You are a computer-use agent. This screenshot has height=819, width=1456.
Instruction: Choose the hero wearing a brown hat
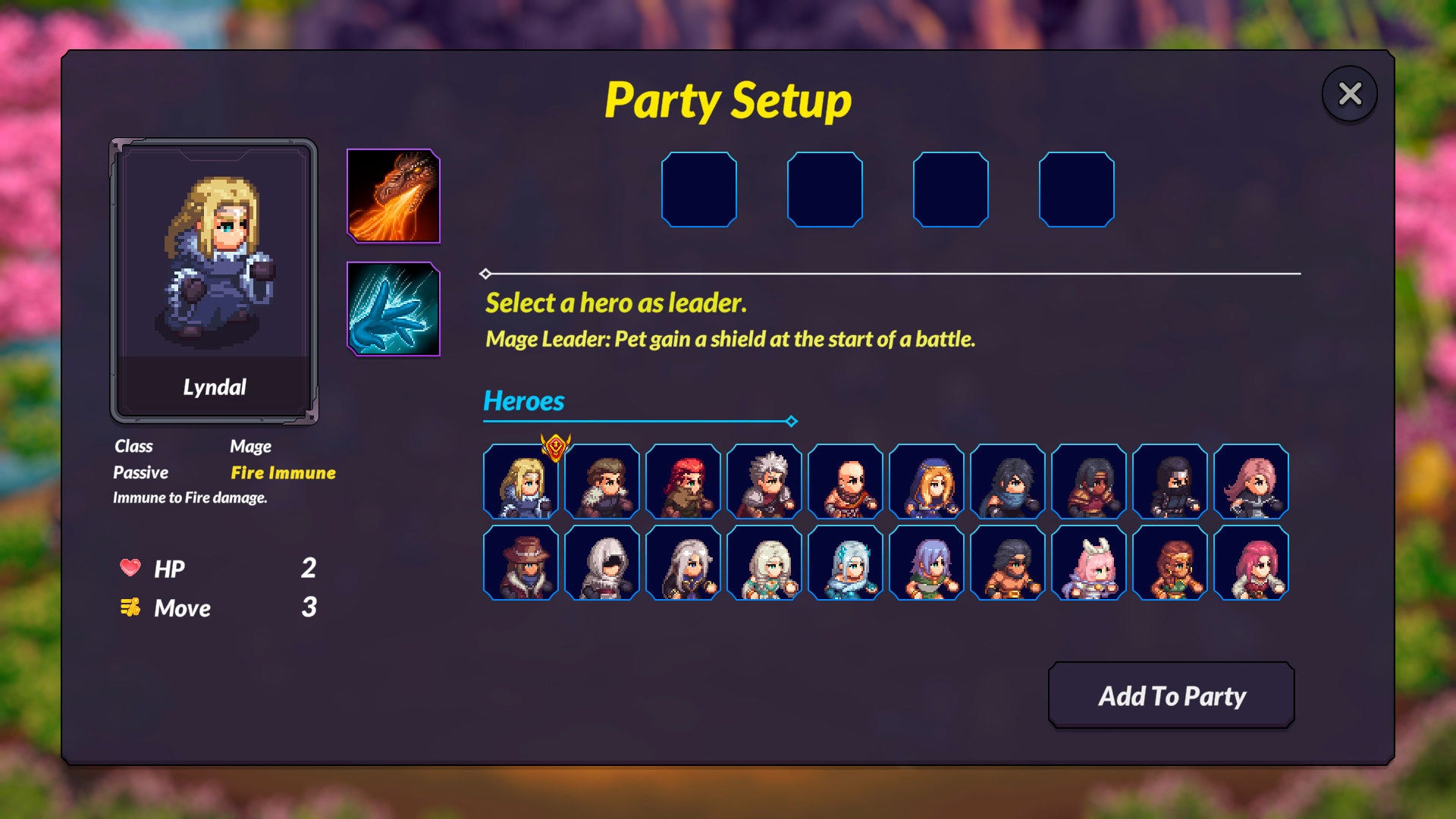tap(521, 563)
